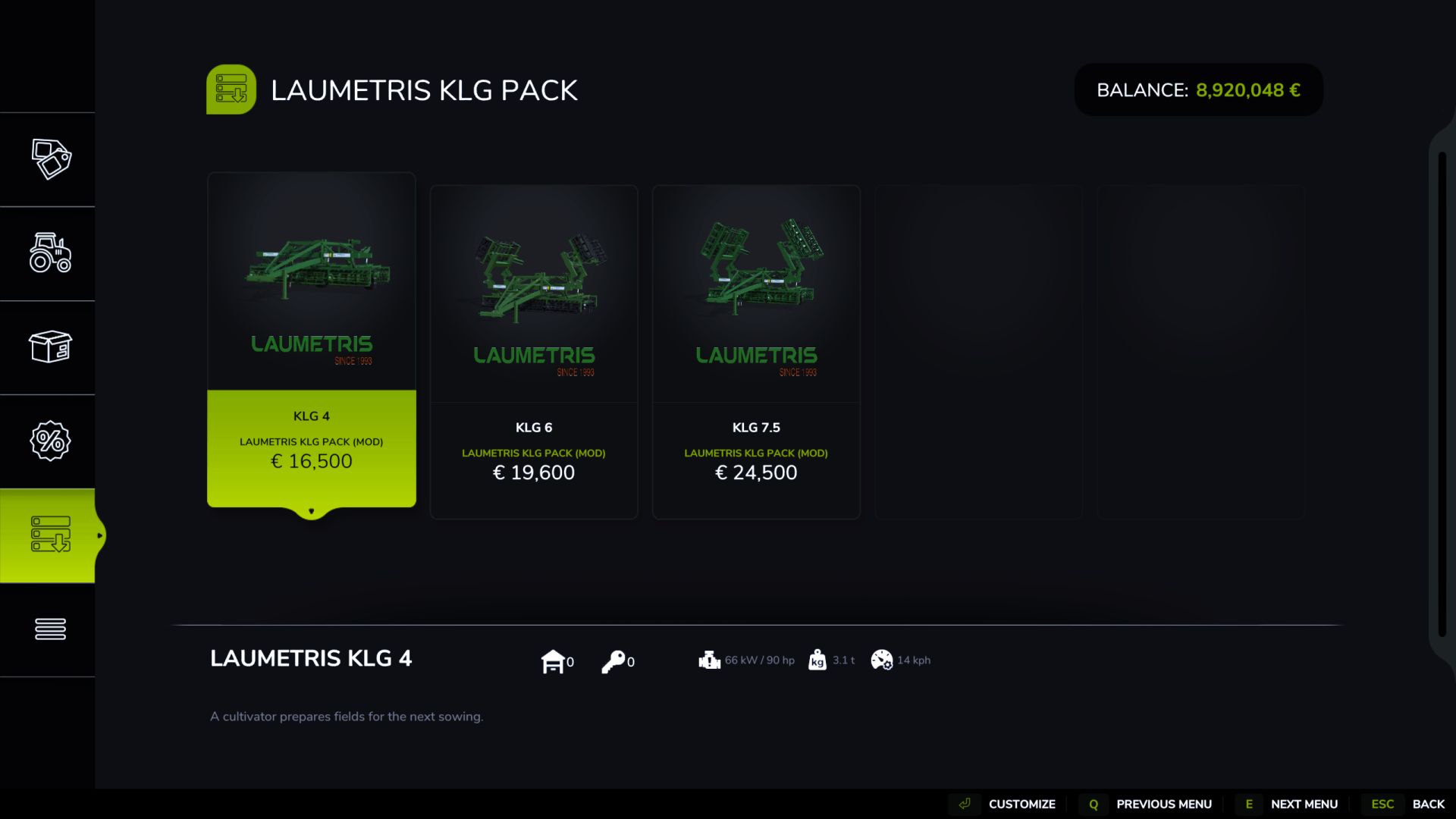Click Back in the bottom bar
This screenshot has width=1456, height=819.
(x=1429, y=804)
